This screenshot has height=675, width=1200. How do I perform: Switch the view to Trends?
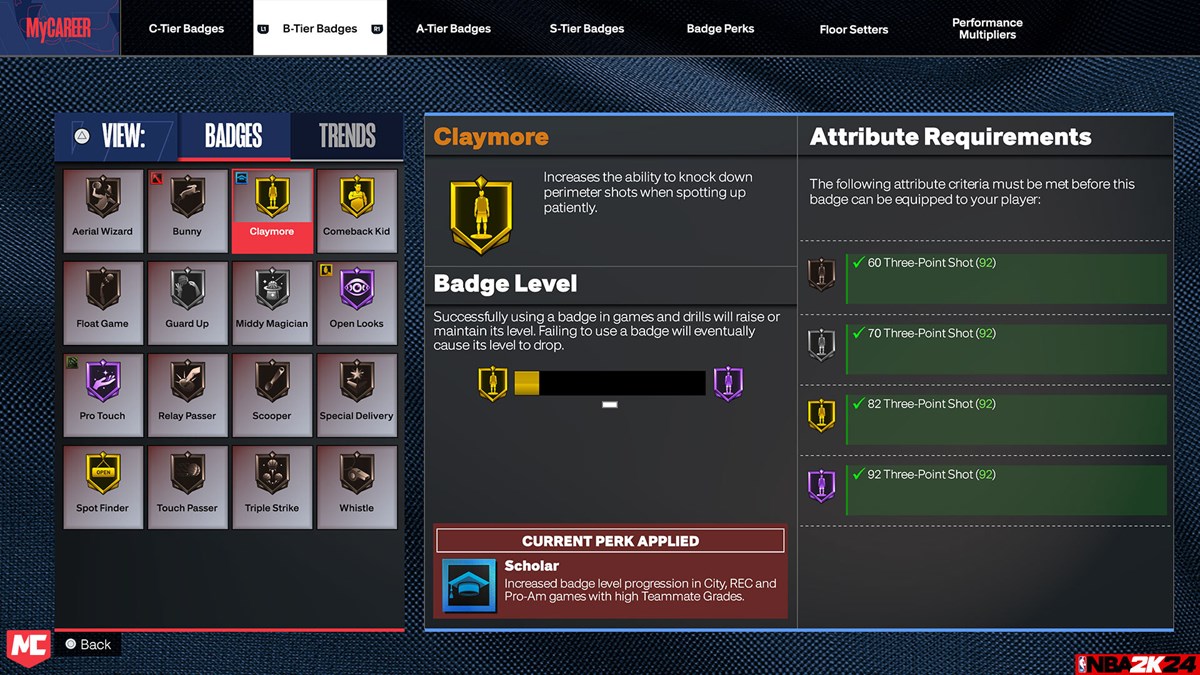click(347, 136)
